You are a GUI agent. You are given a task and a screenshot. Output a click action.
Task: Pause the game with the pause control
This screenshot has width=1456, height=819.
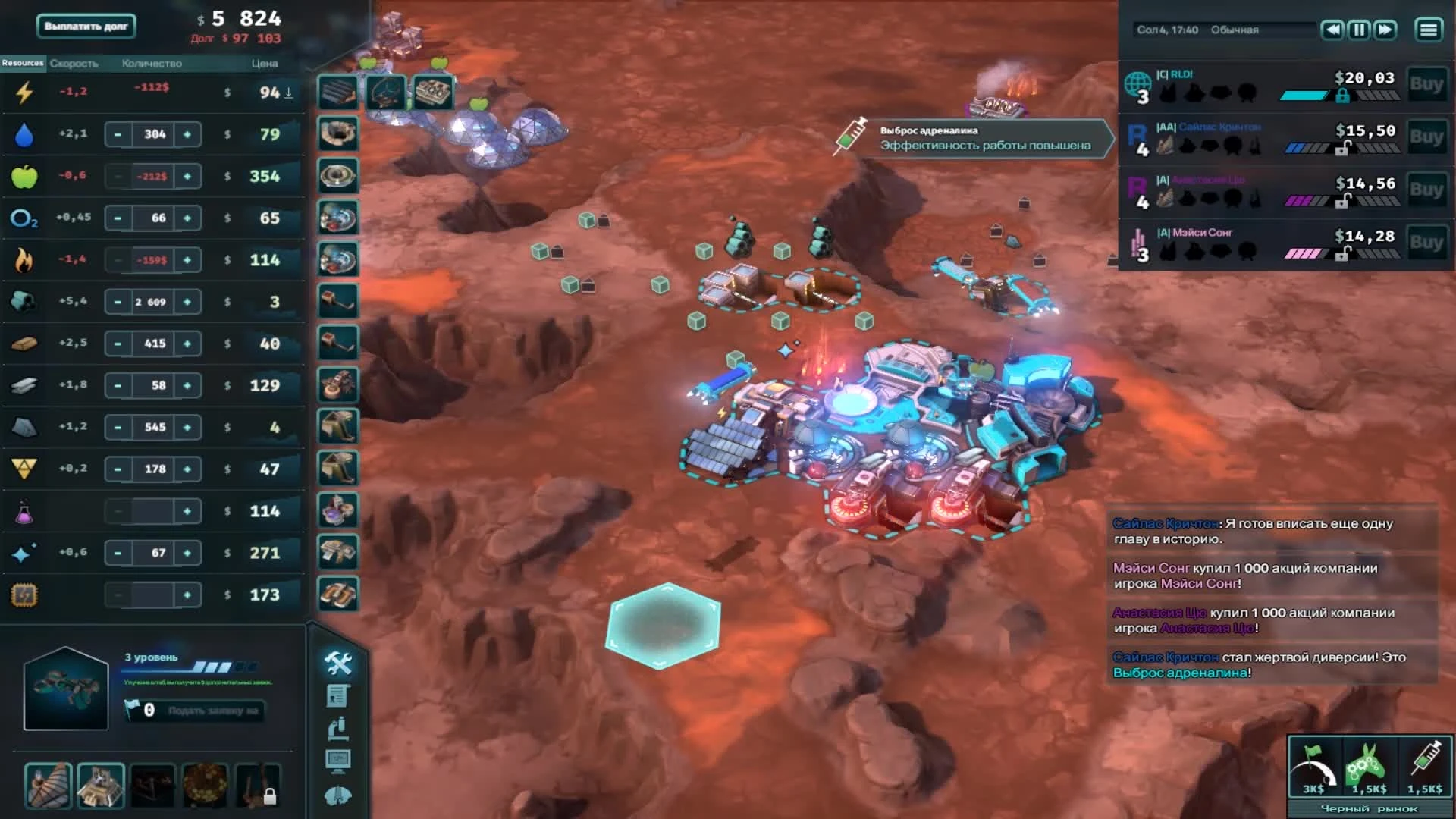click(1359, 30)
